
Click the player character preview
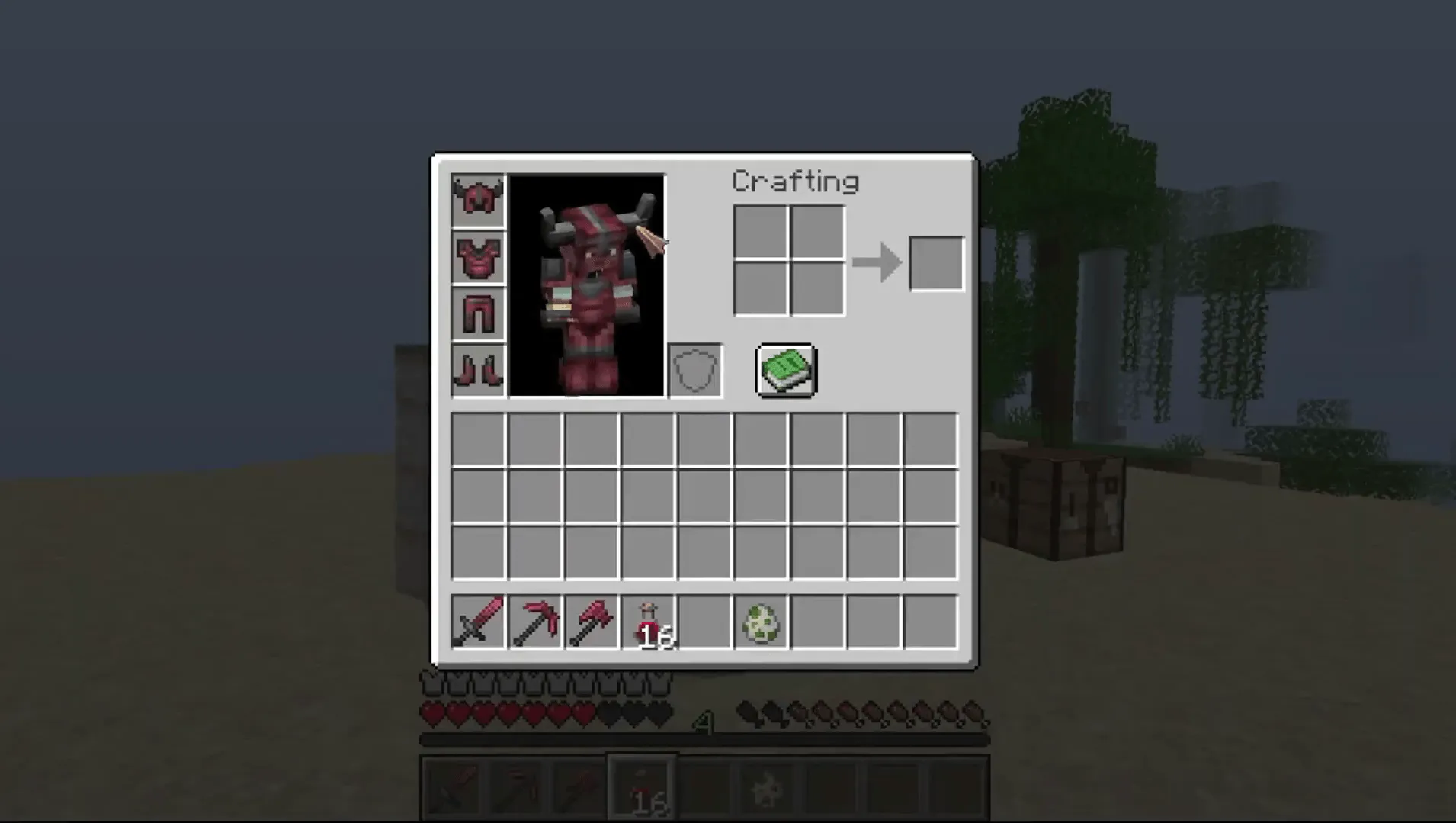(588, 286)
